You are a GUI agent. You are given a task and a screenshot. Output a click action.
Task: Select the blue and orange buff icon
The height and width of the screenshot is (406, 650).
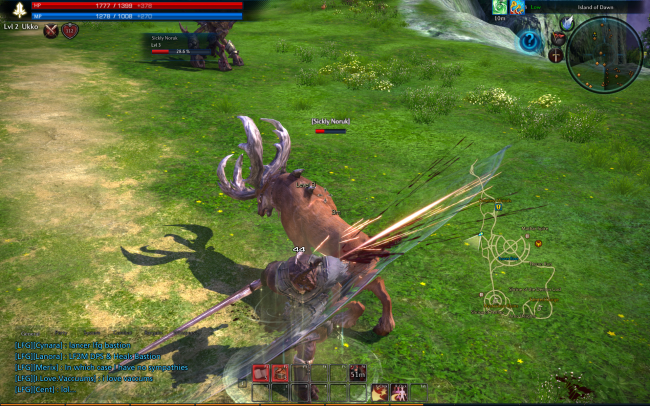pyautogui.click(x=517, y=8)
